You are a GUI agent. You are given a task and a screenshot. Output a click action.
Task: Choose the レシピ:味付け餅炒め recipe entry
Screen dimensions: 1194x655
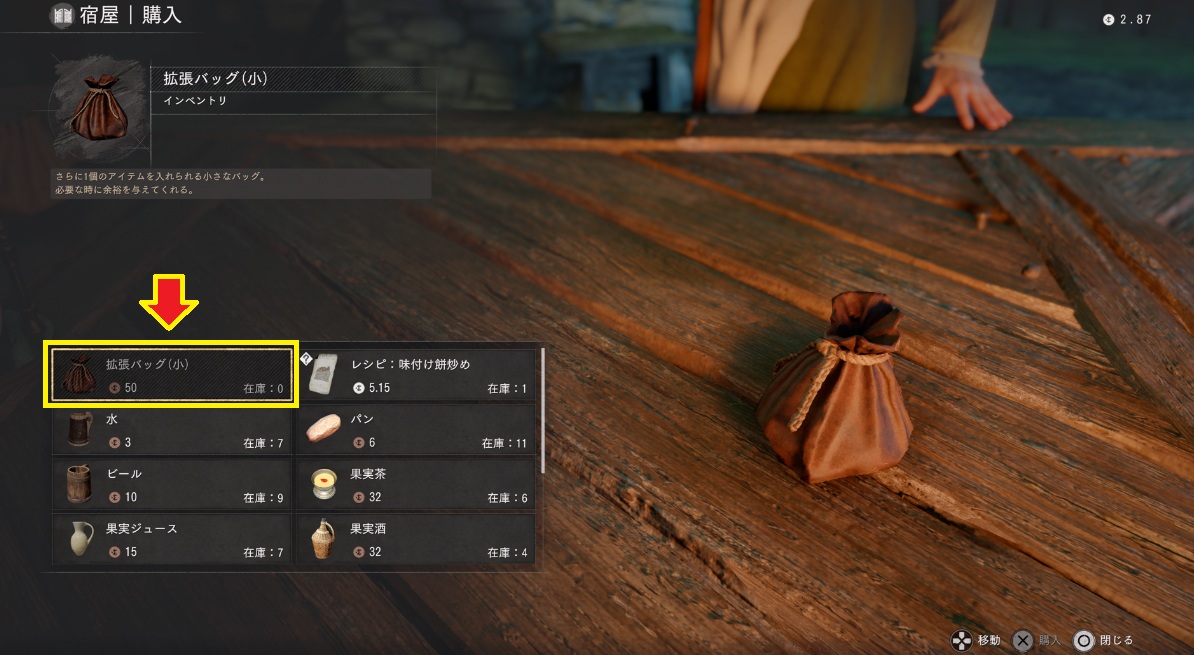[416, 376]
